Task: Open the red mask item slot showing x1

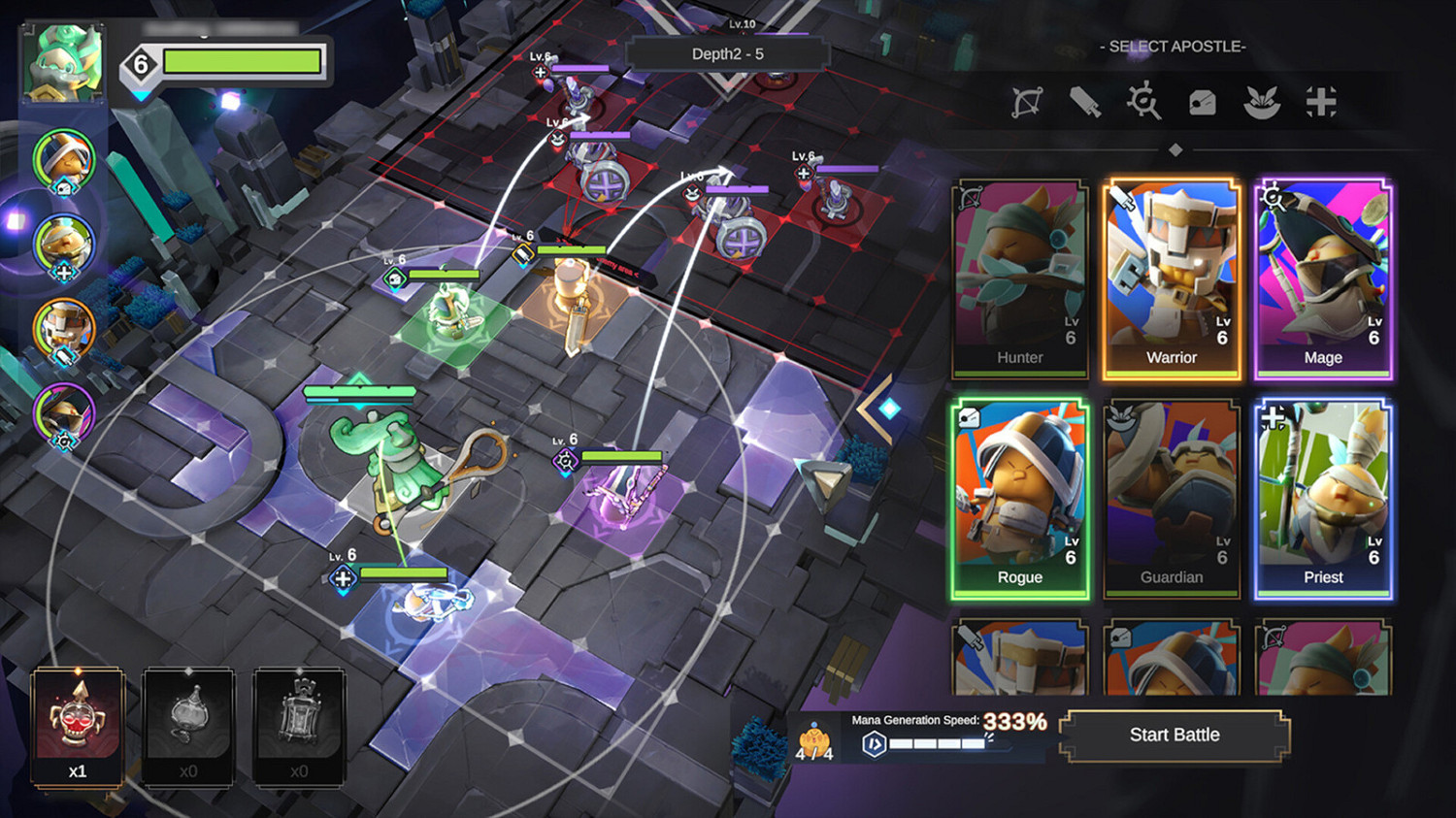Action: coord(78,723)
